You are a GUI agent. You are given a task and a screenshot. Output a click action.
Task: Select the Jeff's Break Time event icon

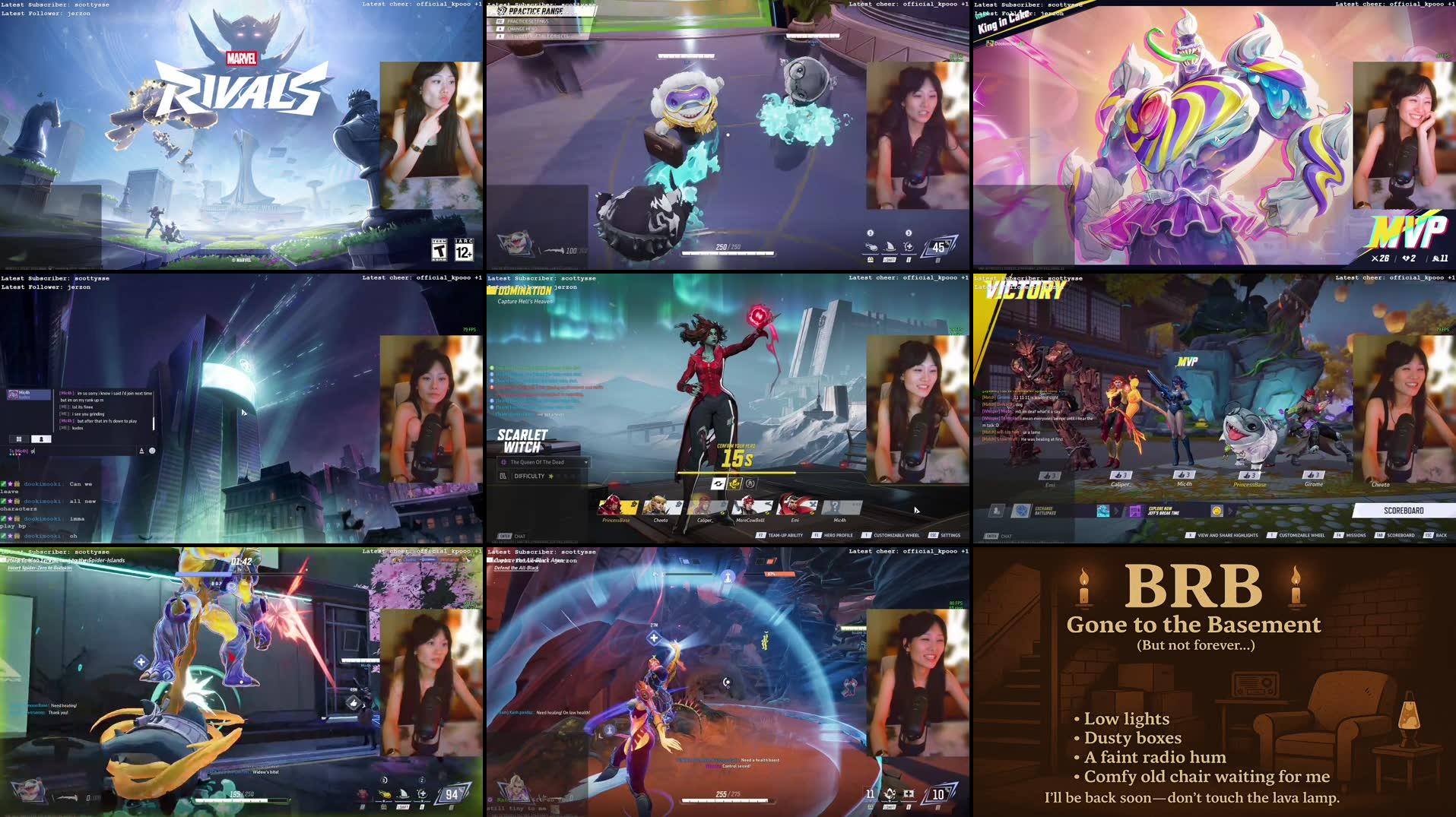click(1134, 511)
